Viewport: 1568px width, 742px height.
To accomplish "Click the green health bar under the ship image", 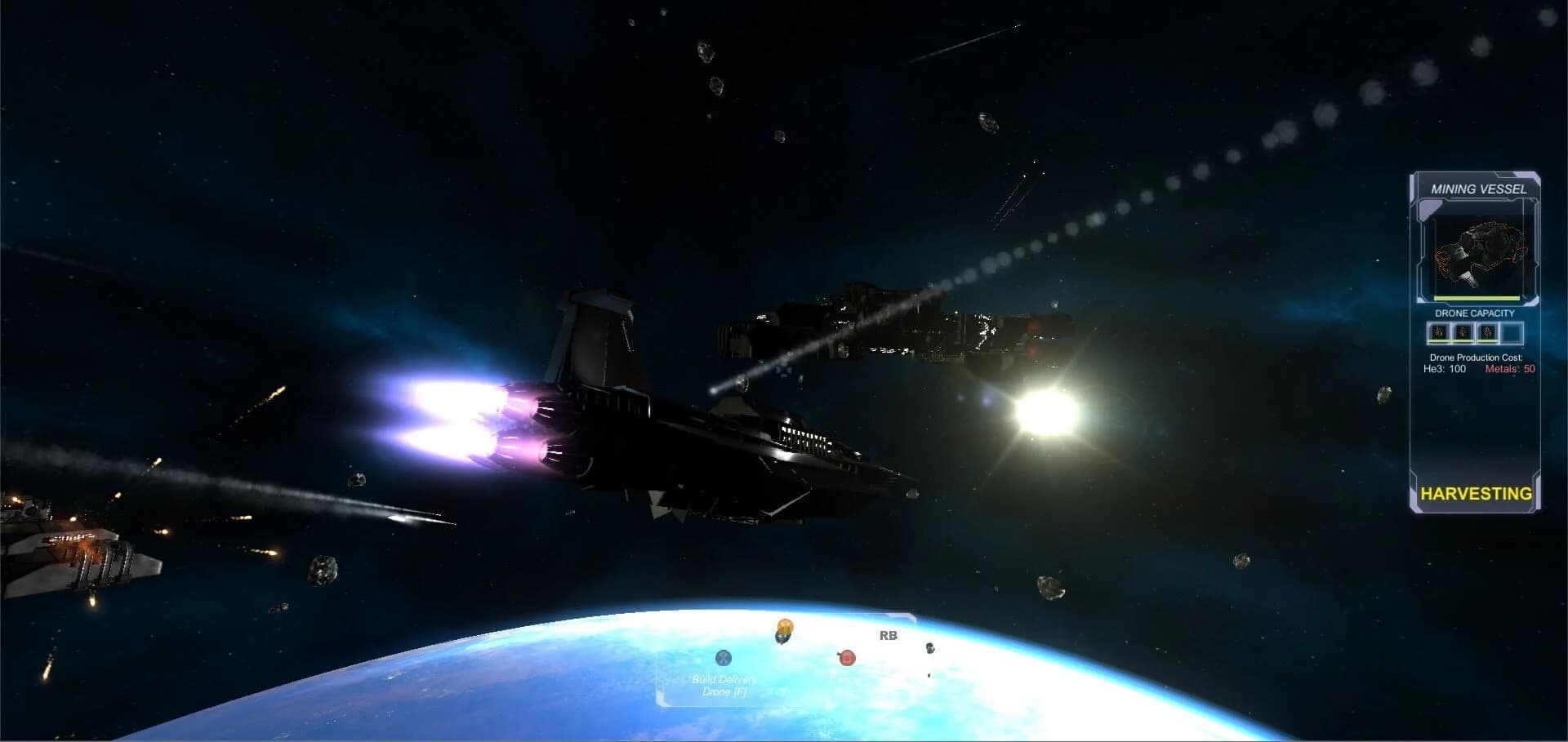I will [x=1476, y=297].
